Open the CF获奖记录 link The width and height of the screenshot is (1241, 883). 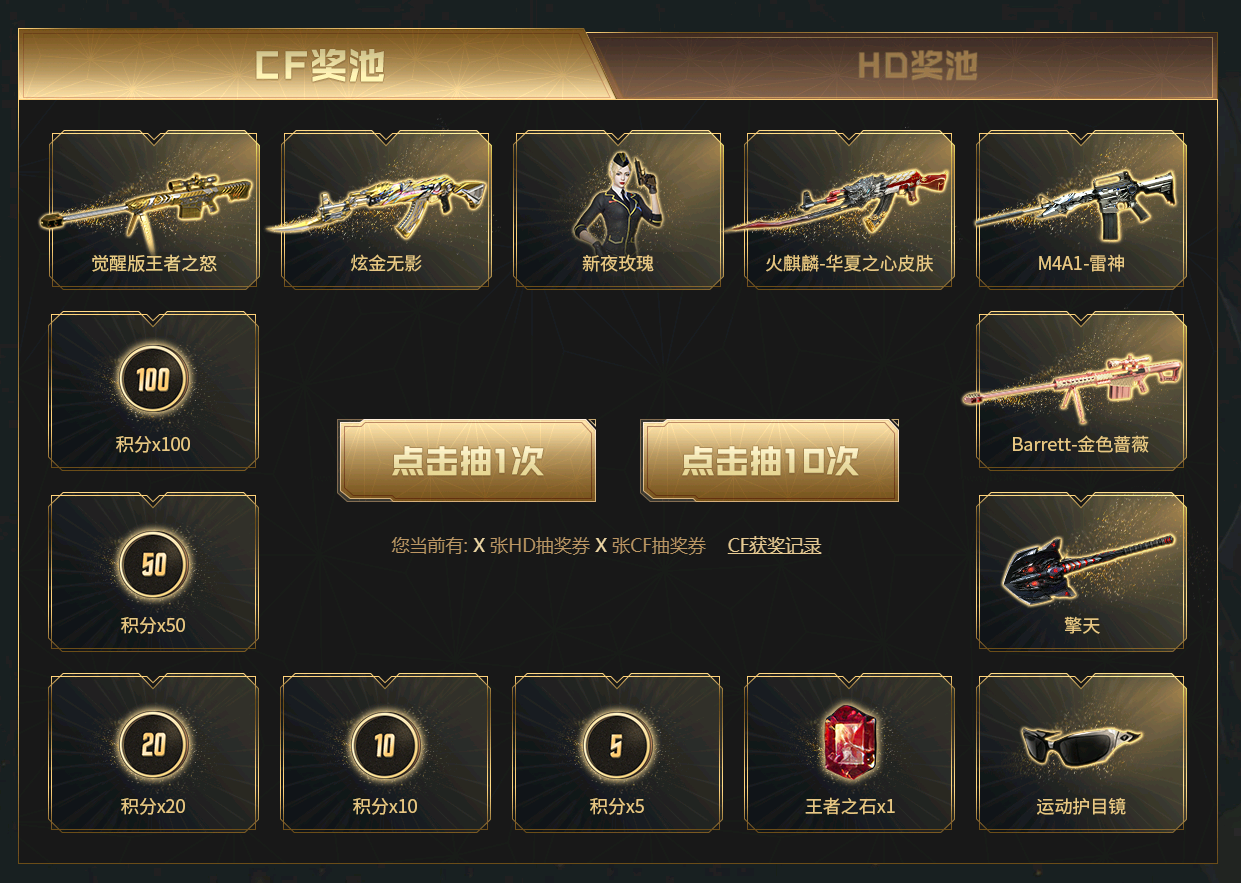(x=774, y=546)
